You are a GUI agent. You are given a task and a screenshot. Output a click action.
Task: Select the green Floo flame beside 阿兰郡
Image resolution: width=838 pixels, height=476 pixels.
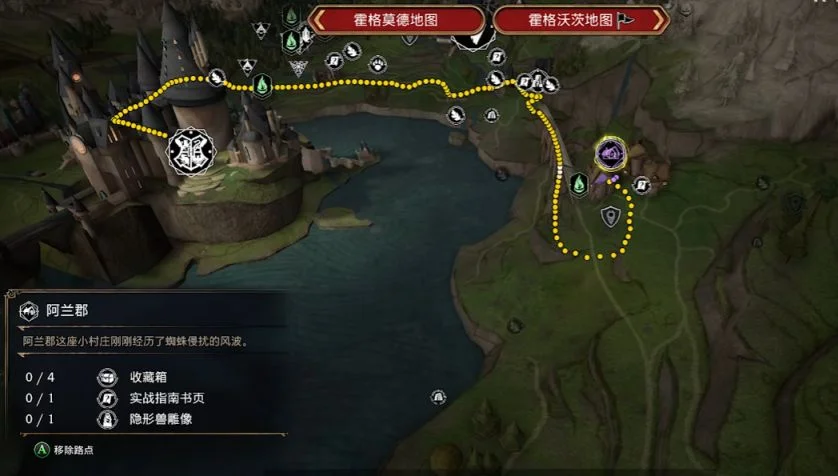point(578,183)
